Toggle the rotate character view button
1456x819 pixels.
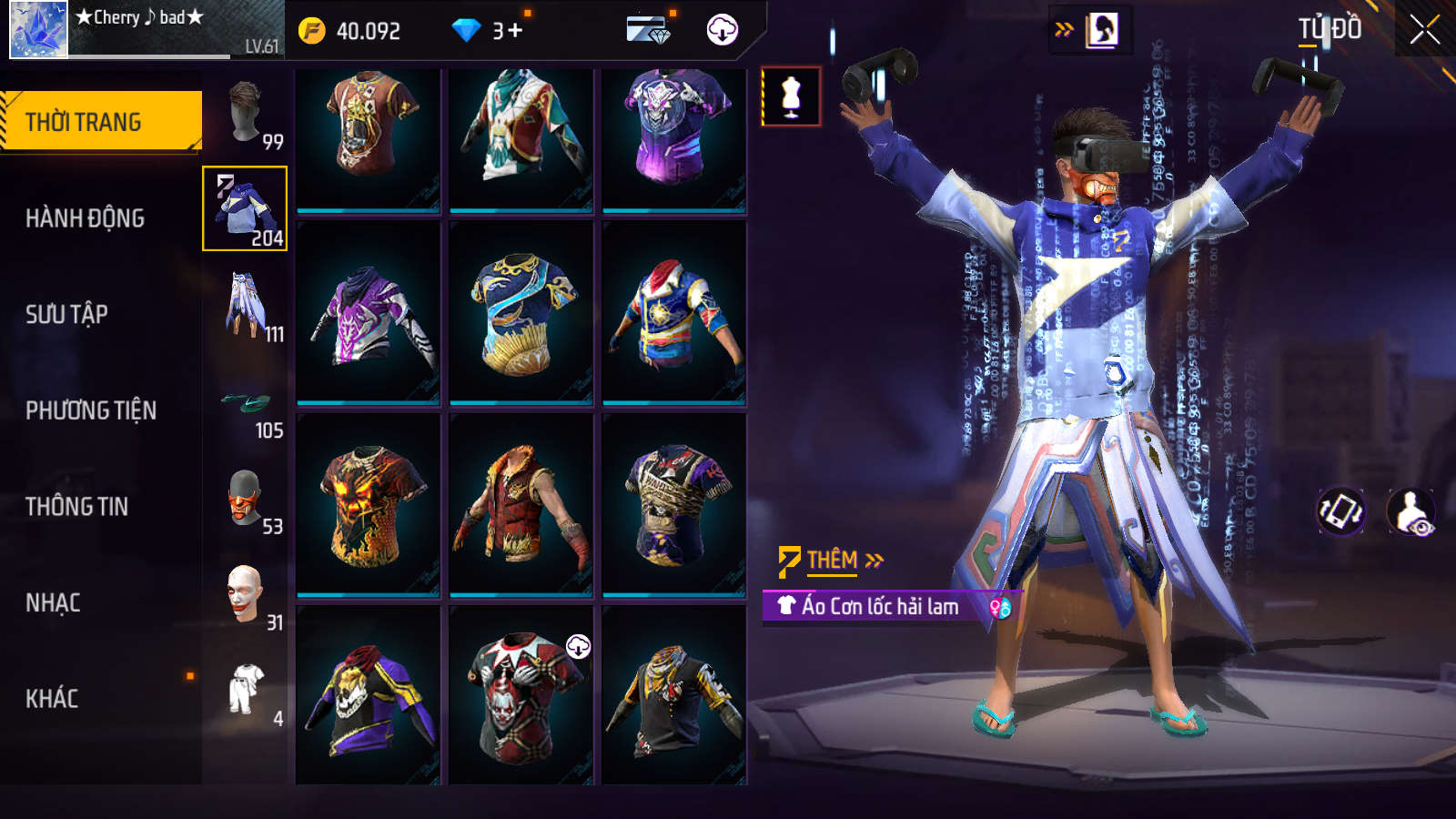[x=1341, y=511]
